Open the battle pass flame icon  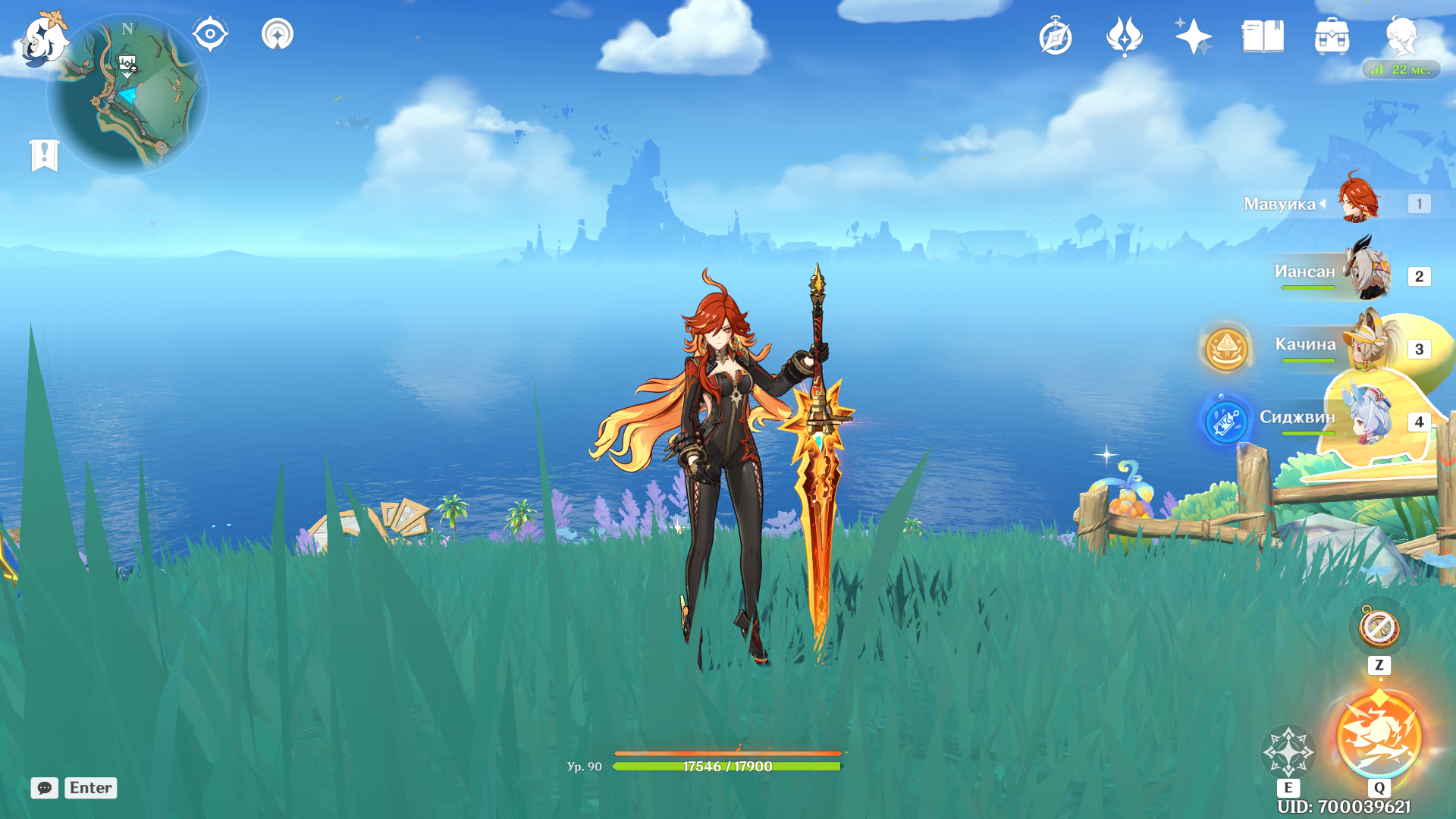tap(1124, 36)
